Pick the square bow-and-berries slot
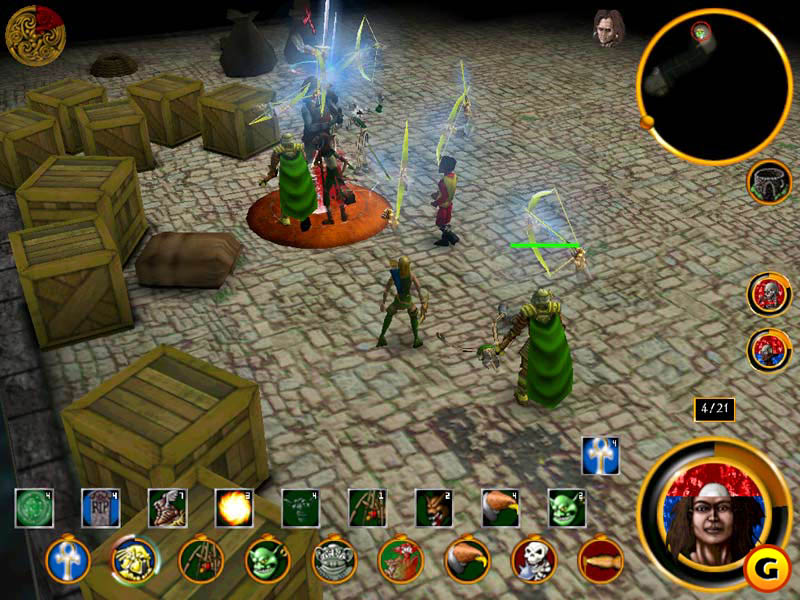This screenshot has width=800, height=600. 367,508
